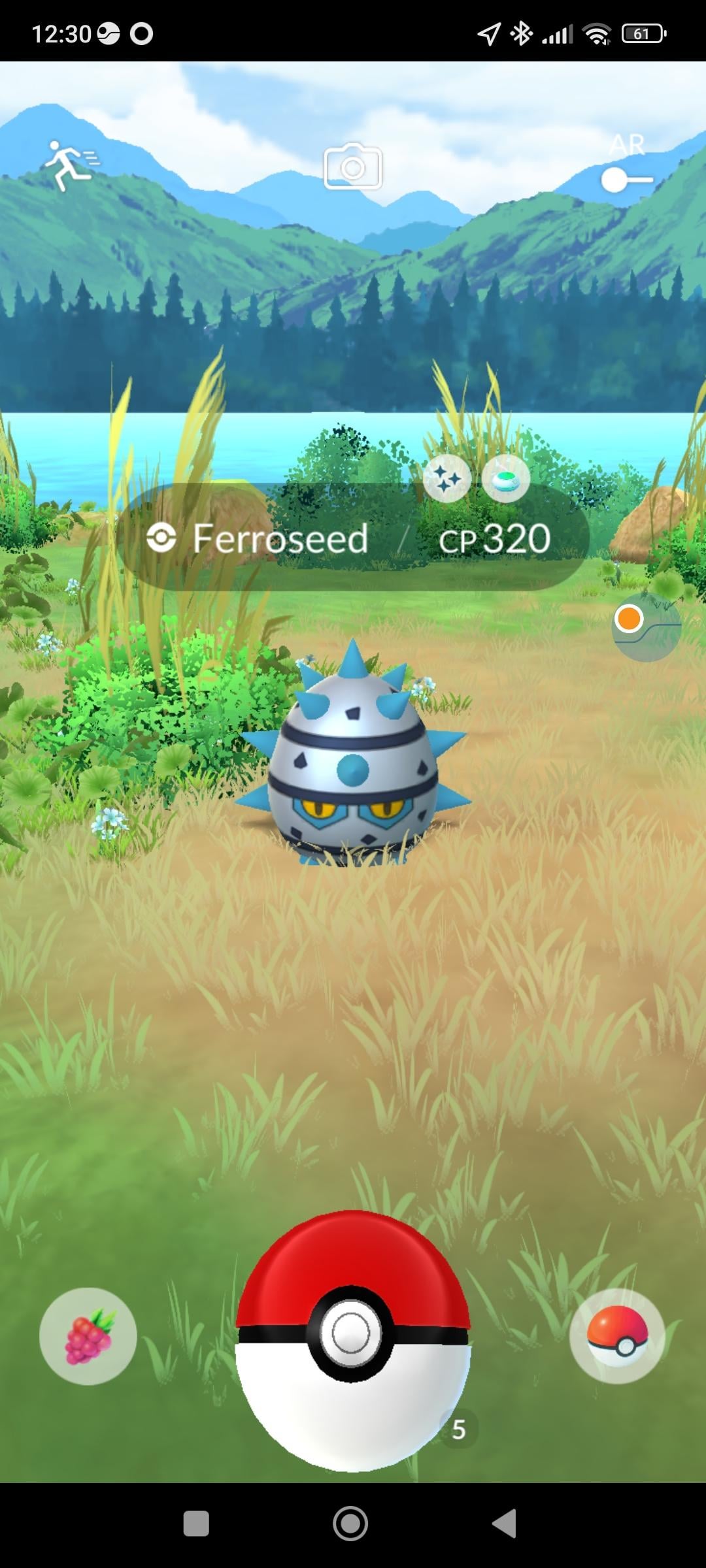Go back using Android back arrow
Screen dimensions: 706x1568
(505, 1524)
